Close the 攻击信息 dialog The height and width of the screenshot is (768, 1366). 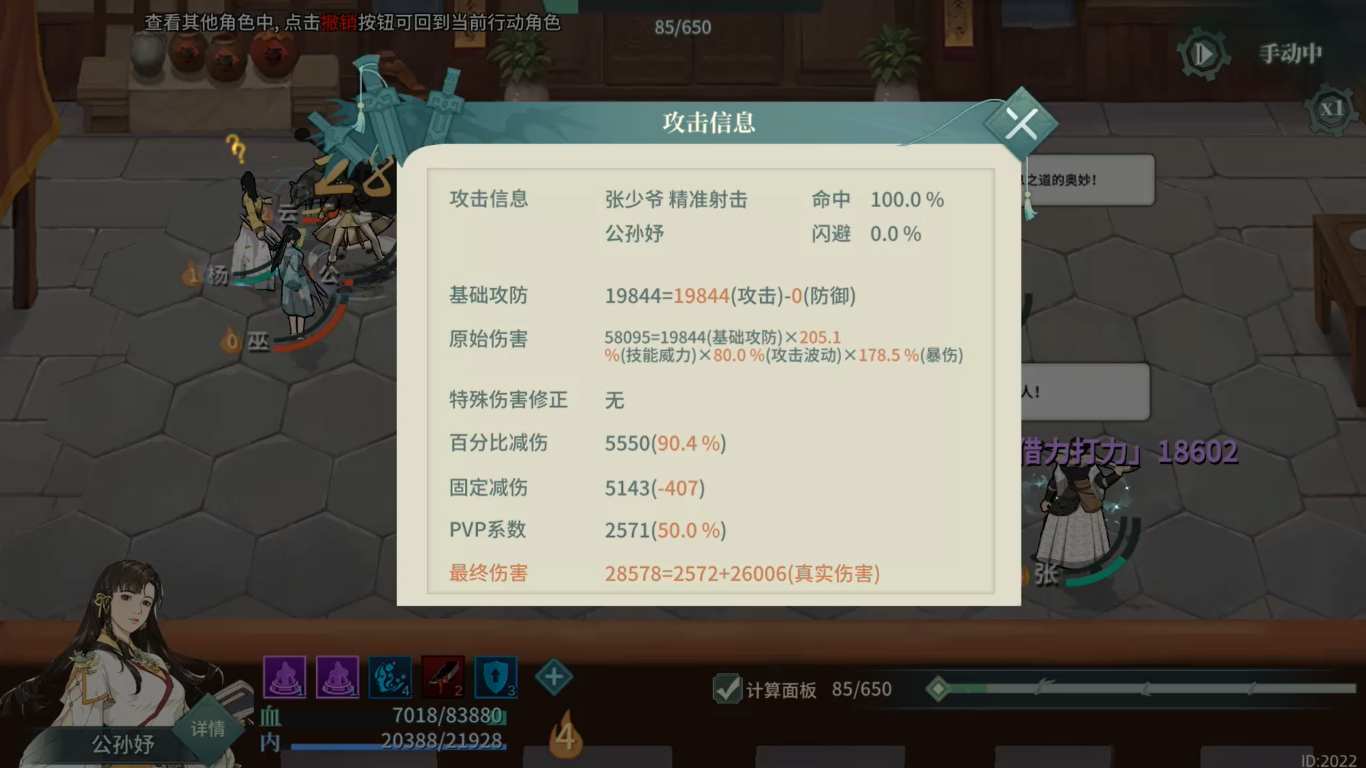click(1022, 122)
